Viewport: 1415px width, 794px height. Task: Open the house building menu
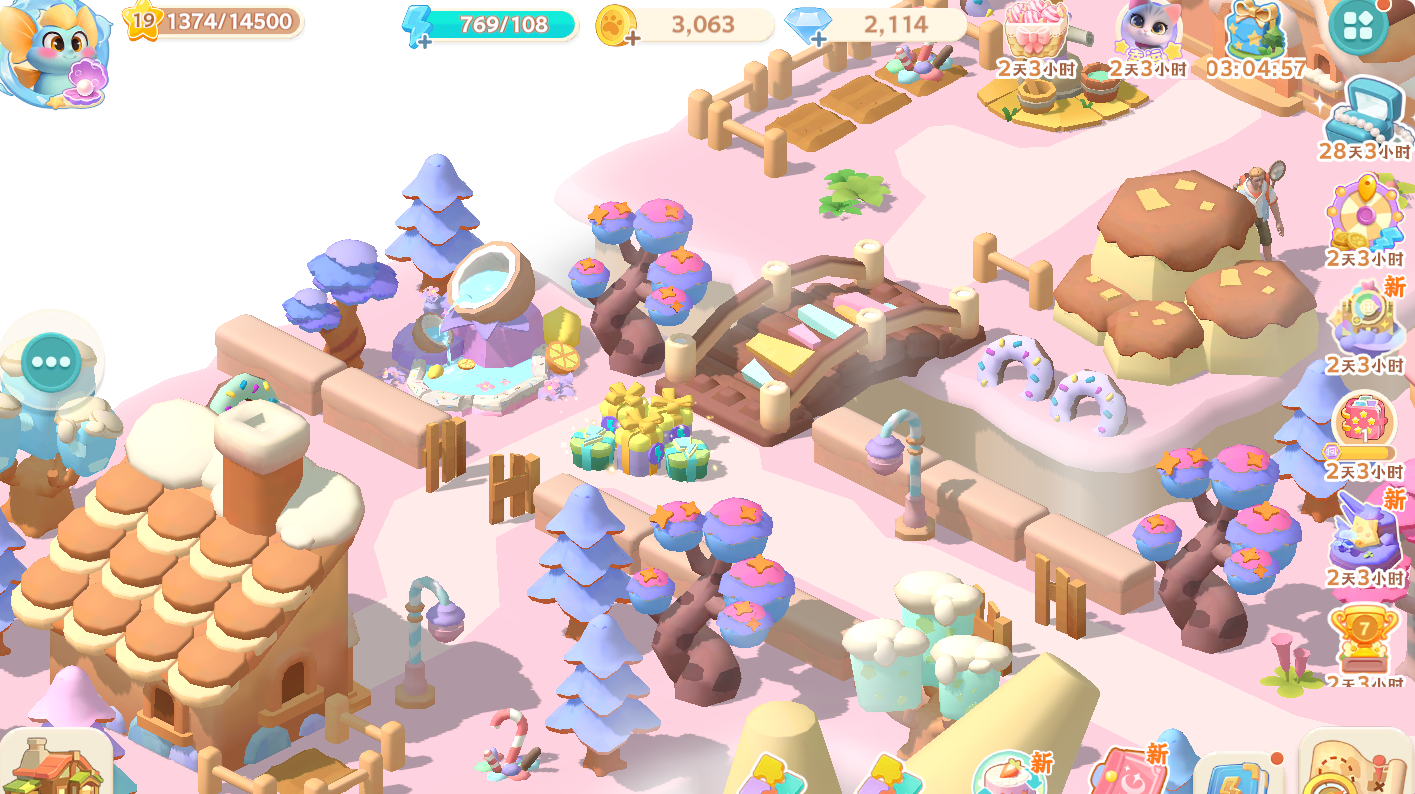pos(55,765)
